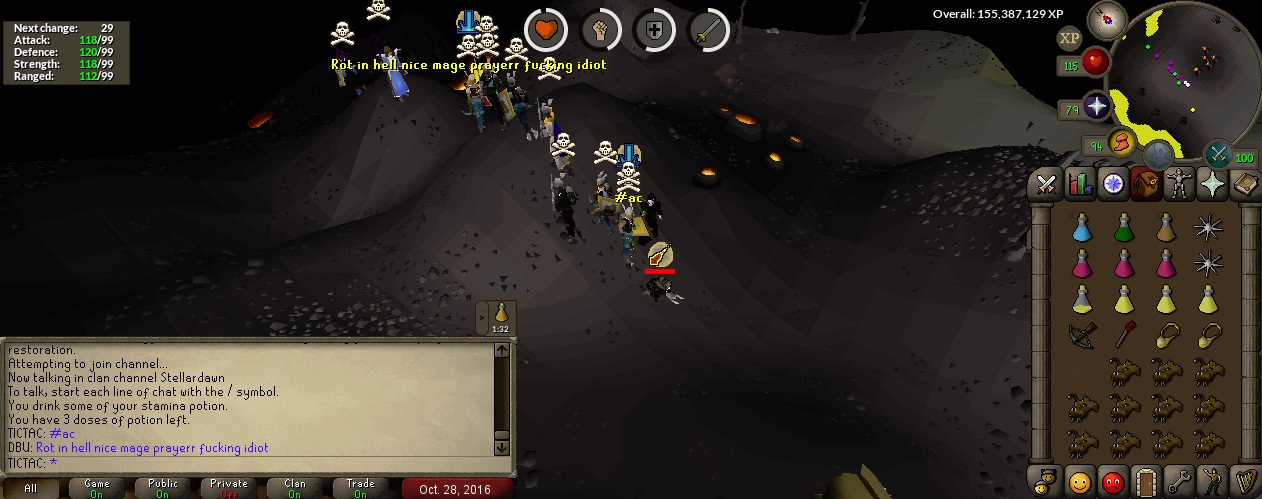Open the Quest List tab

click(1113, 184)
